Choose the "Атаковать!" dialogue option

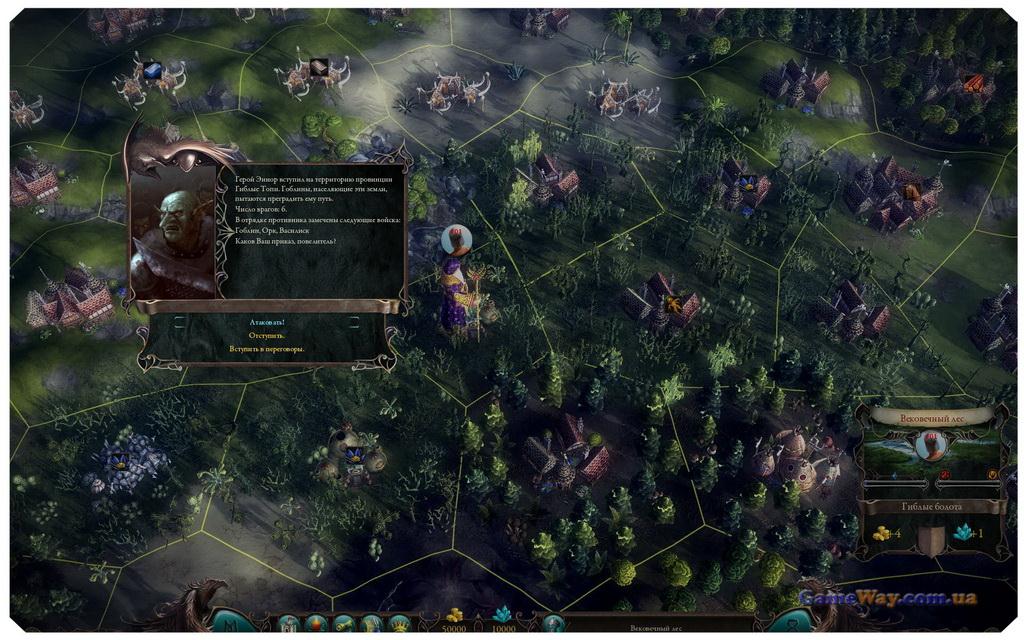point(267,323)
